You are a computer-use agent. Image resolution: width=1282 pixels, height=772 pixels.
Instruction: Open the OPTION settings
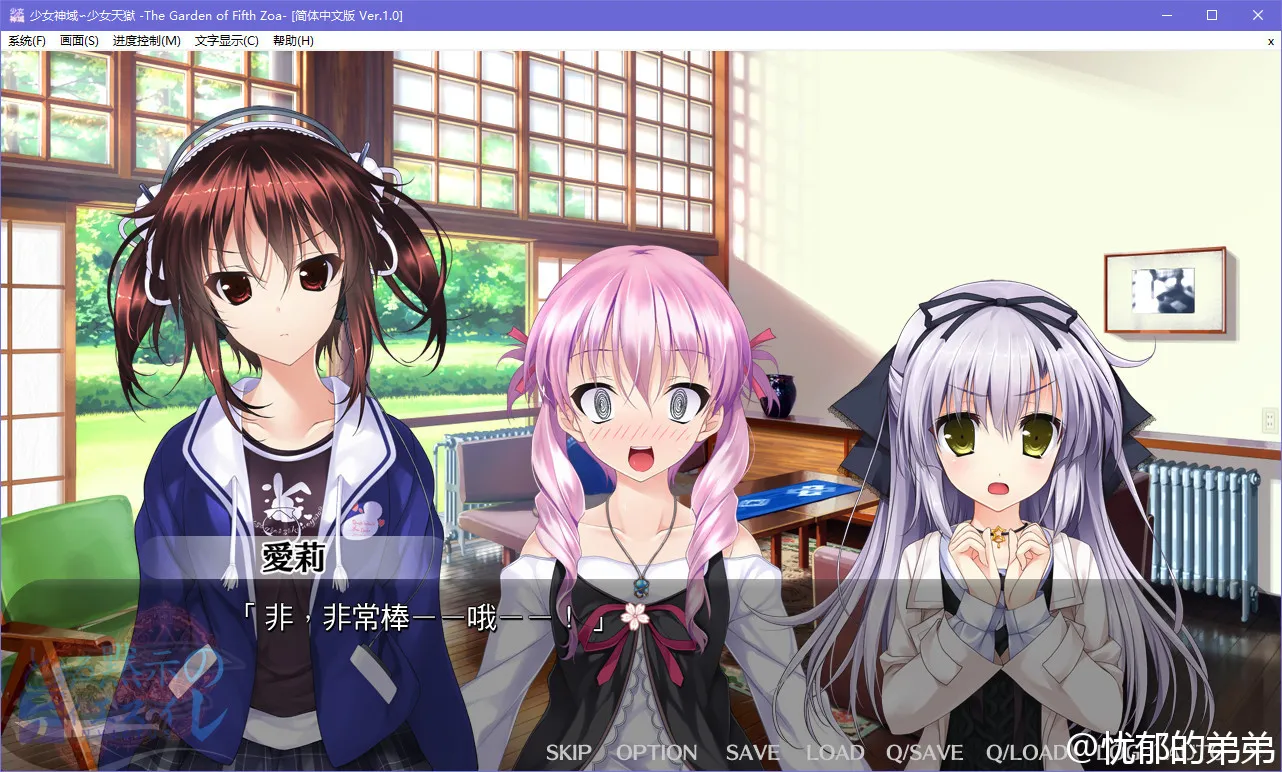coord(656,753)
